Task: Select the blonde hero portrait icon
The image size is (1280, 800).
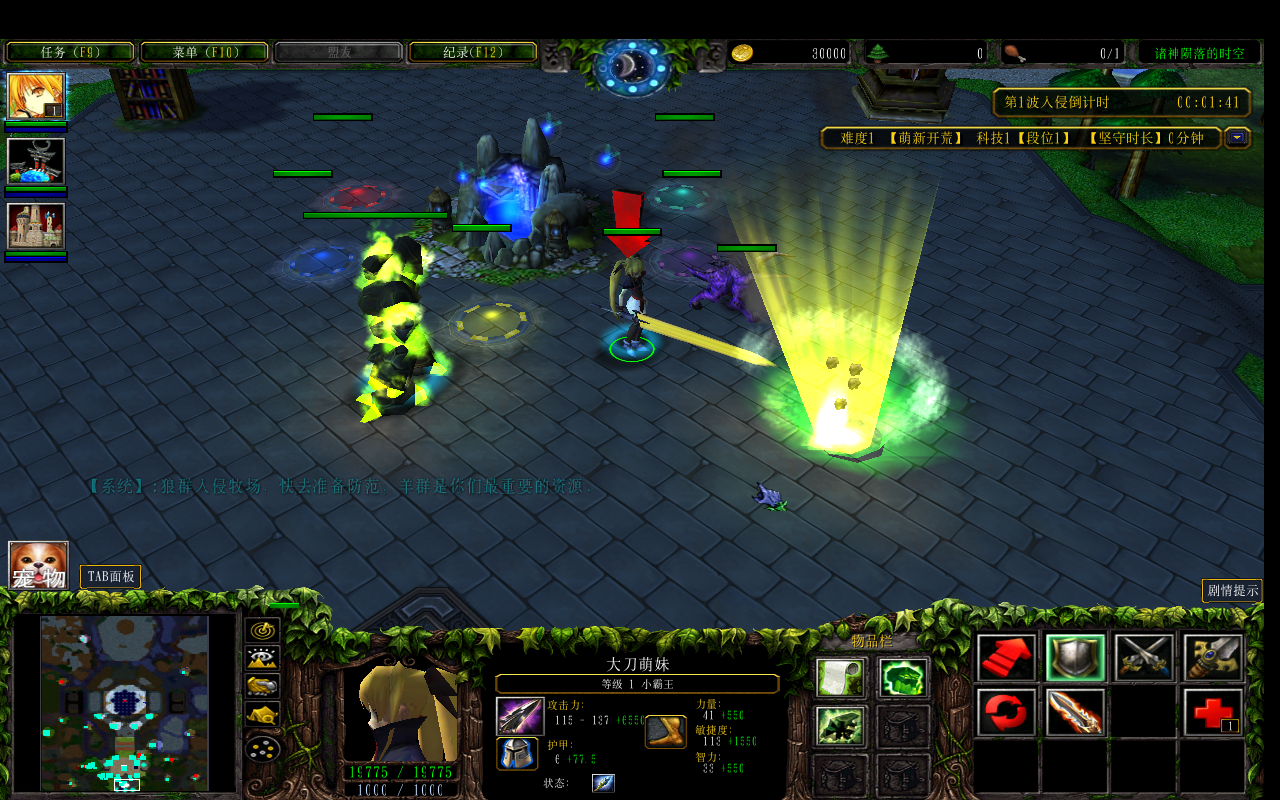Action: click(36, 96)
